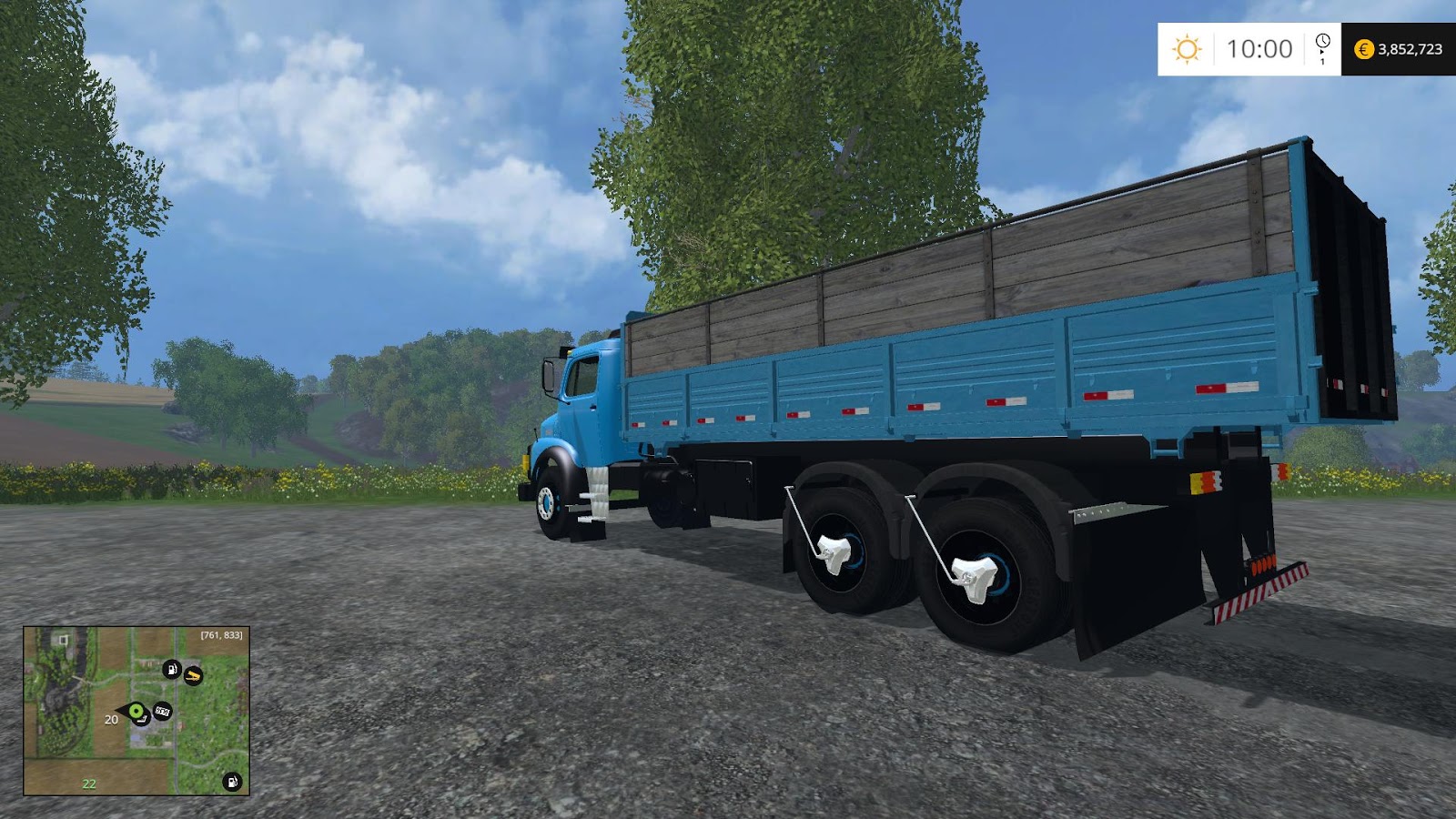Open the weather panel via the sun symbol
This screenshot has width=1456, height=819.
click(1187, 46)
